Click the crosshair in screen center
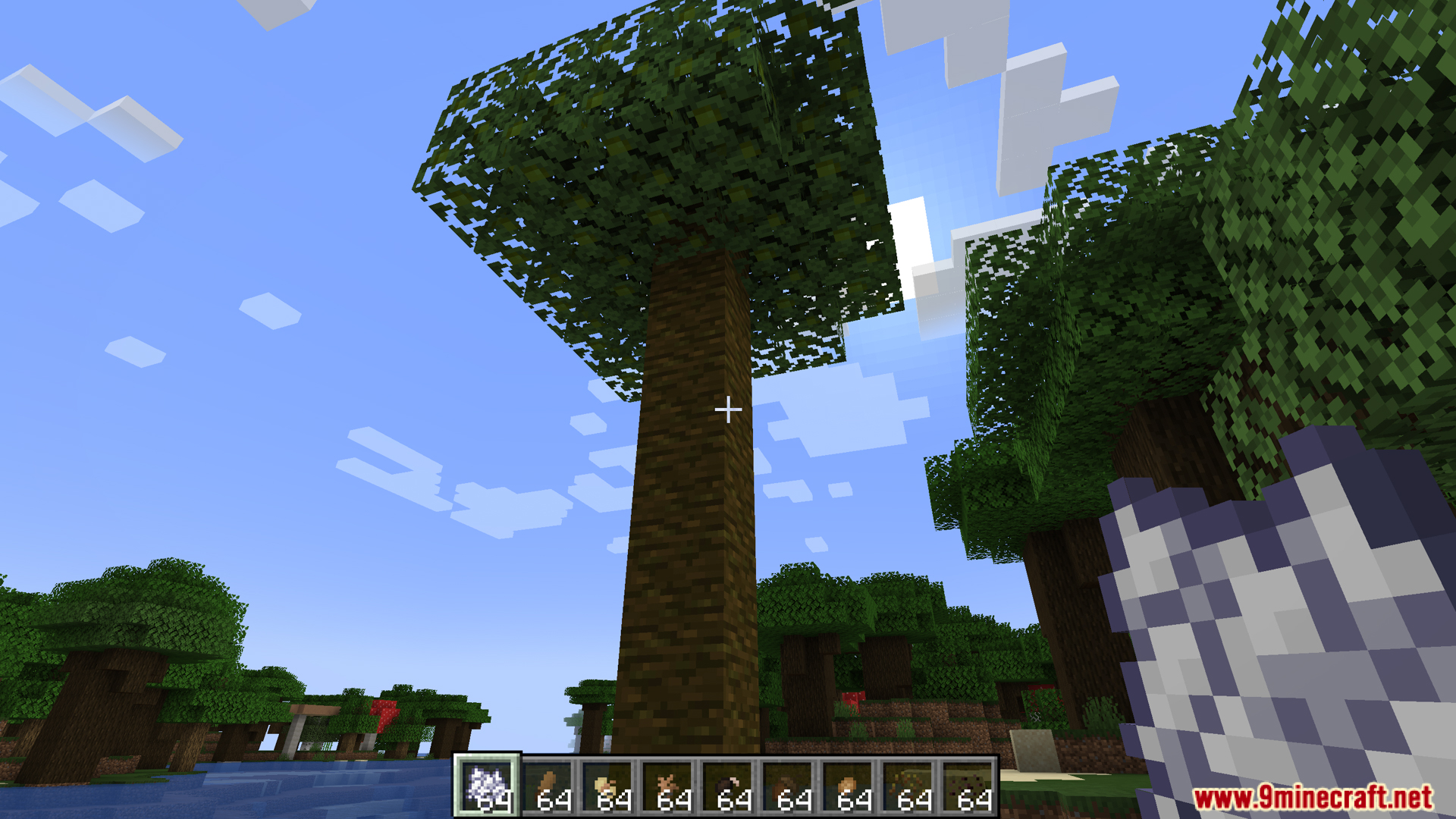This screenshot has height=819, width=1456. click(728, 409)
